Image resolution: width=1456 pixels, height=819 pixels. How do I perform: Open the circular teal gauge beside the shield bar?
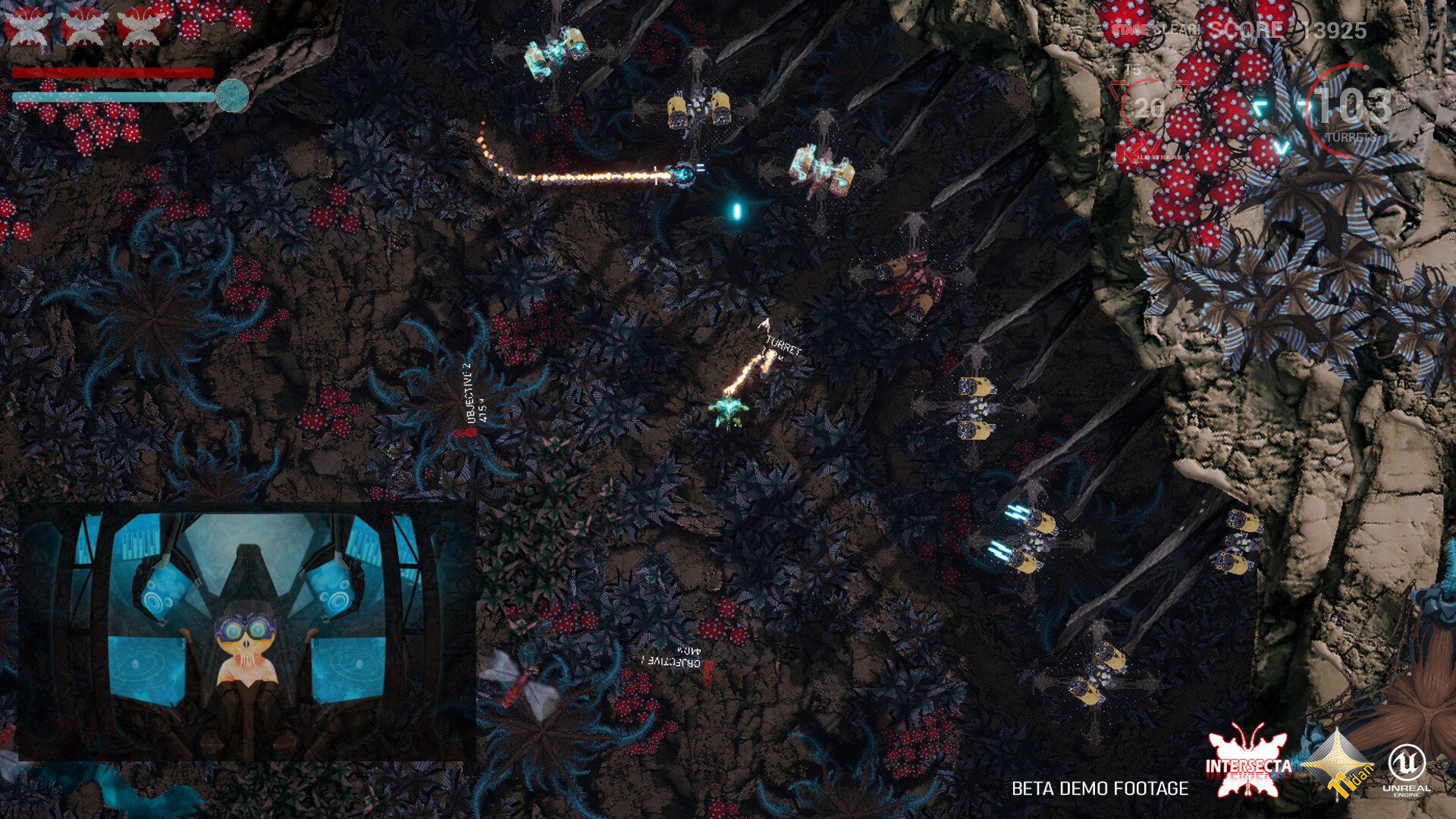(x=234, y=95)
